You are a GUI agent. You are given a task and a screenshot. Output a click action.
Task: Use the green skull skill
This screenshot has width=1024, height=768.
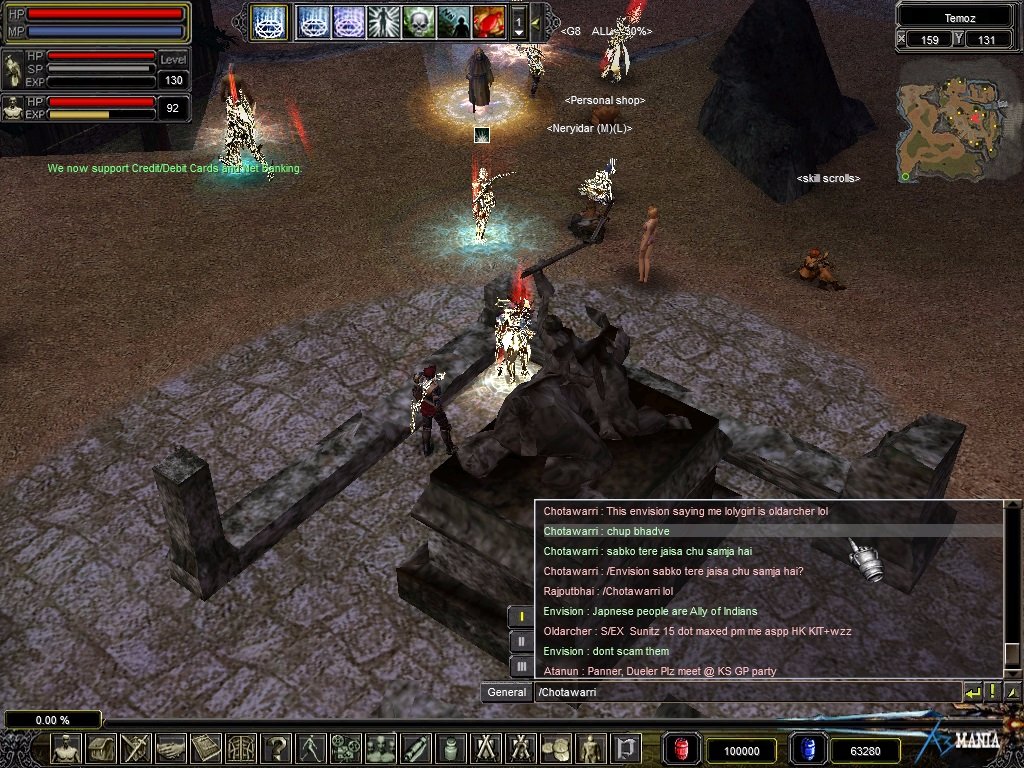(x=418, y=21)
